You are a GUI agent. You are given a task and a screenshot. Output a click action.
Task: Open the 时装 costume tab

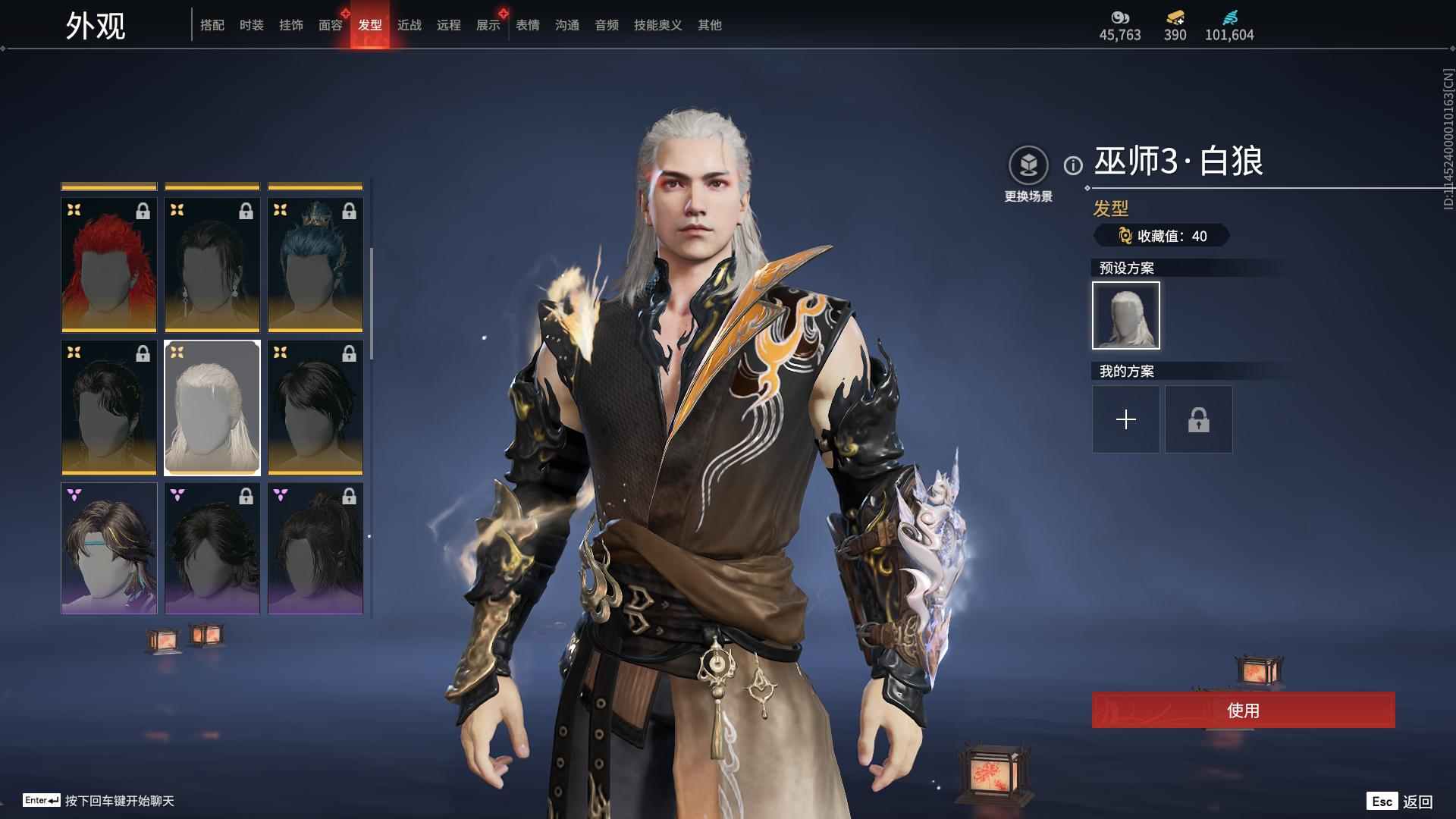tap(252, 25)
